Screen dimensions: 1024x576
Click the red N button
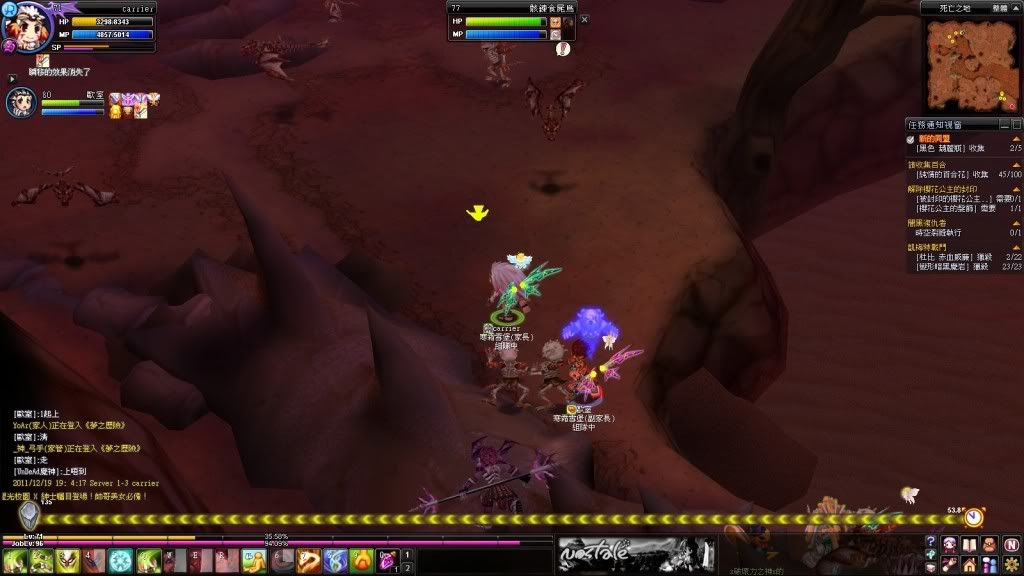[1010, 545]
